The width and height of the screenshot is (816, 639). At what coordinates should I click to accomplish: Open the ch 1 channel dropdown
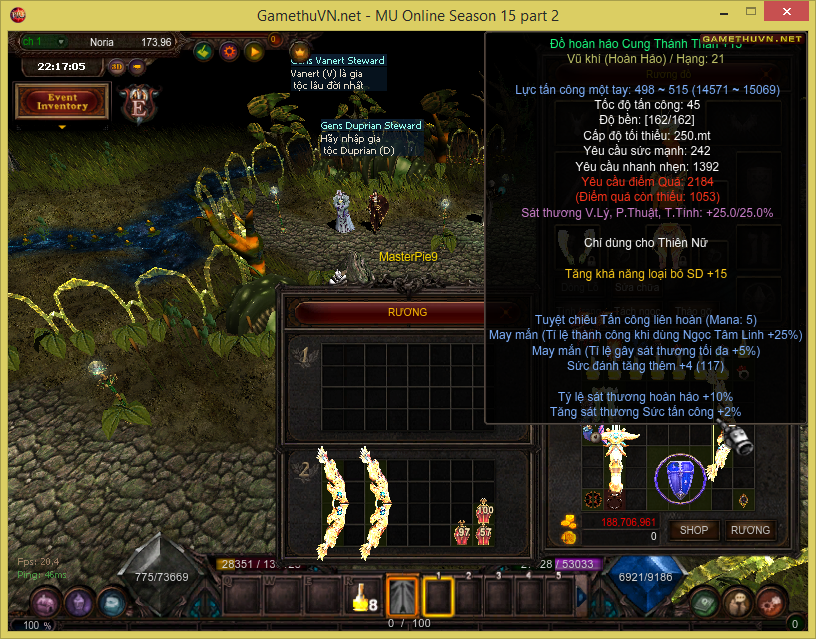43,42
